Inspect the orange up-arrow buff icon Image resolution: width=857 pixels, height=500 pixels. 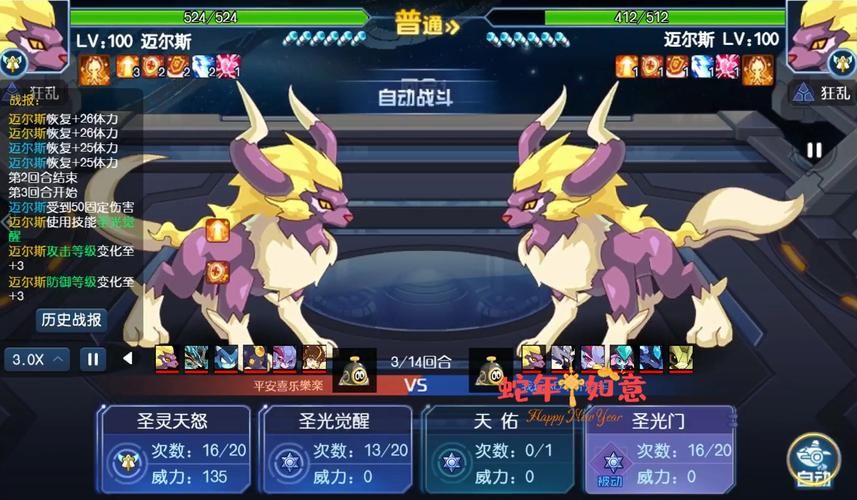point(217,231)
